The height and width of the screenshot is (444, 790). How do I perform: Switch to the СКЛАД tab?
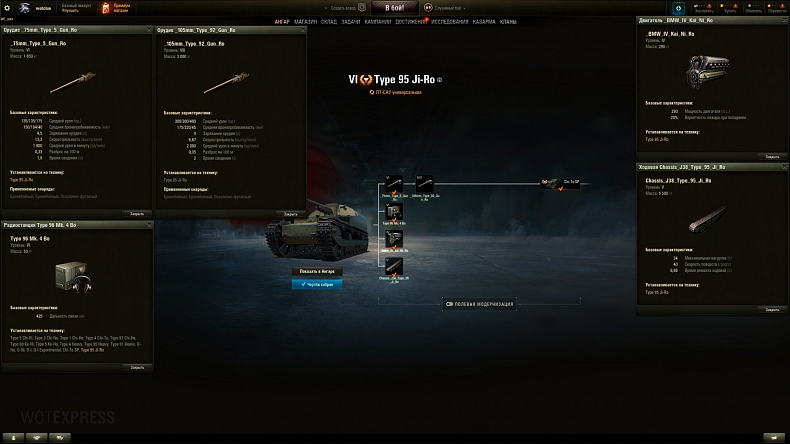(329, 21)
